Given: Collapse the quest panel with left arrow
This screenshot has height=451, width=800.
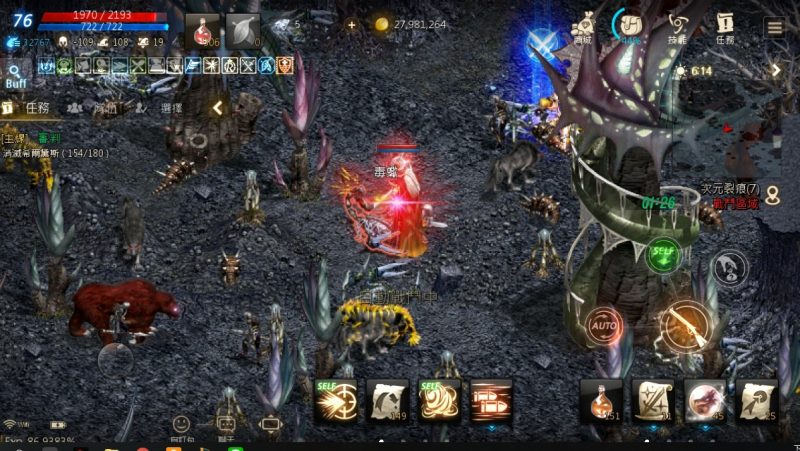Looking at the screenshot, I should (x=217, y=108).
